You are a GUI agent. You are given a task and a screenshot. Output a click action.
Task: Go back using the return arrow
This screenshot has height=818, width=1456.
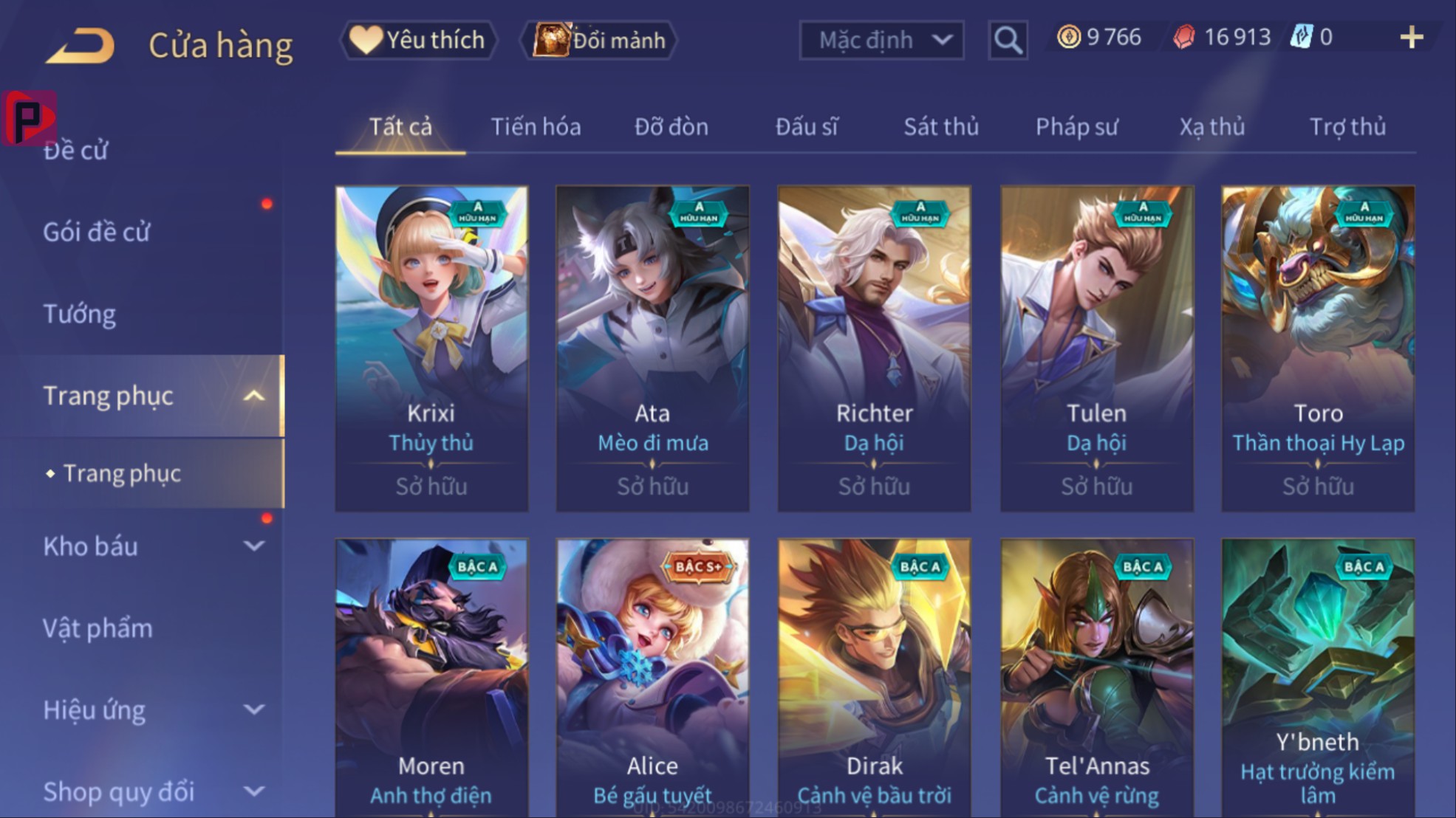point(81,44)
